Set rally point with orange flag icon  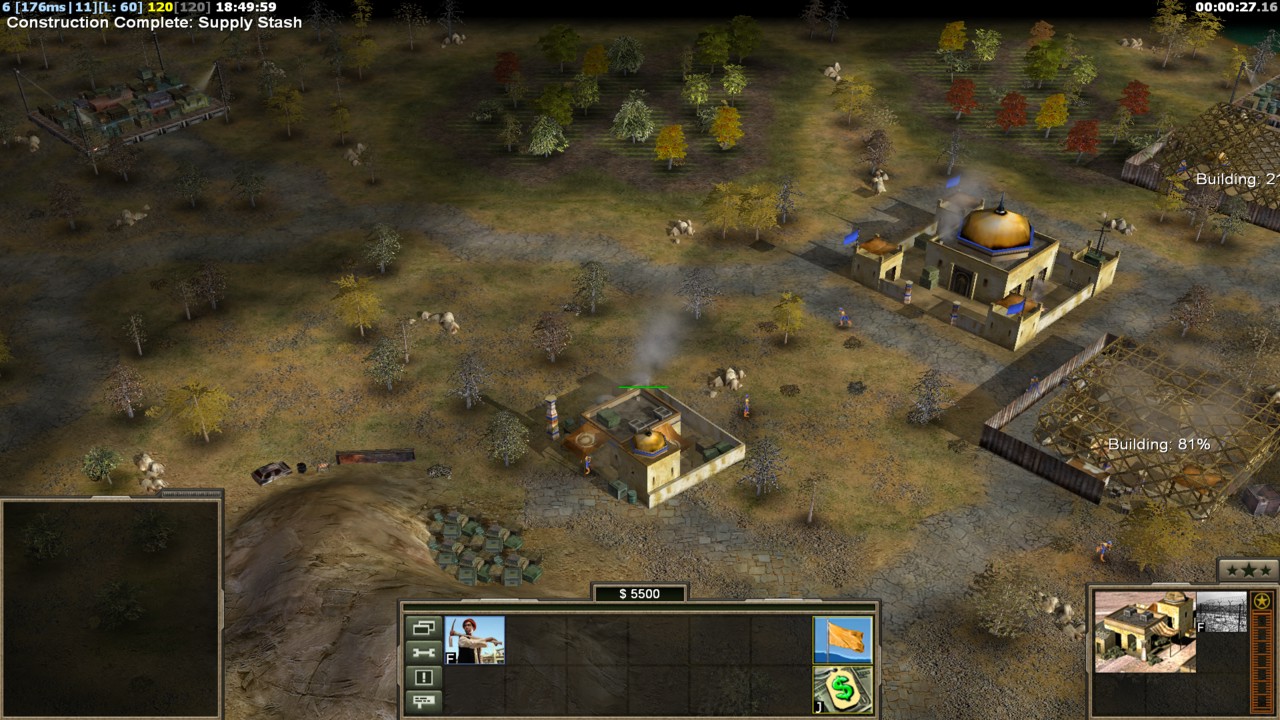pyautogui.click(x=843, y=639)
